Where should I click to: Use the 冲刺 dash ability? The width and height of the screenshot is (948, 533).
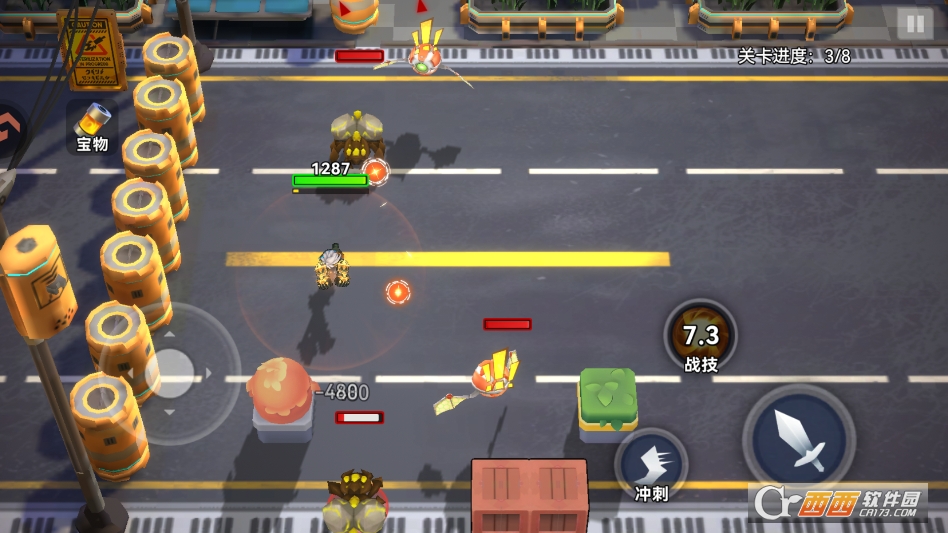pos(651,464)
